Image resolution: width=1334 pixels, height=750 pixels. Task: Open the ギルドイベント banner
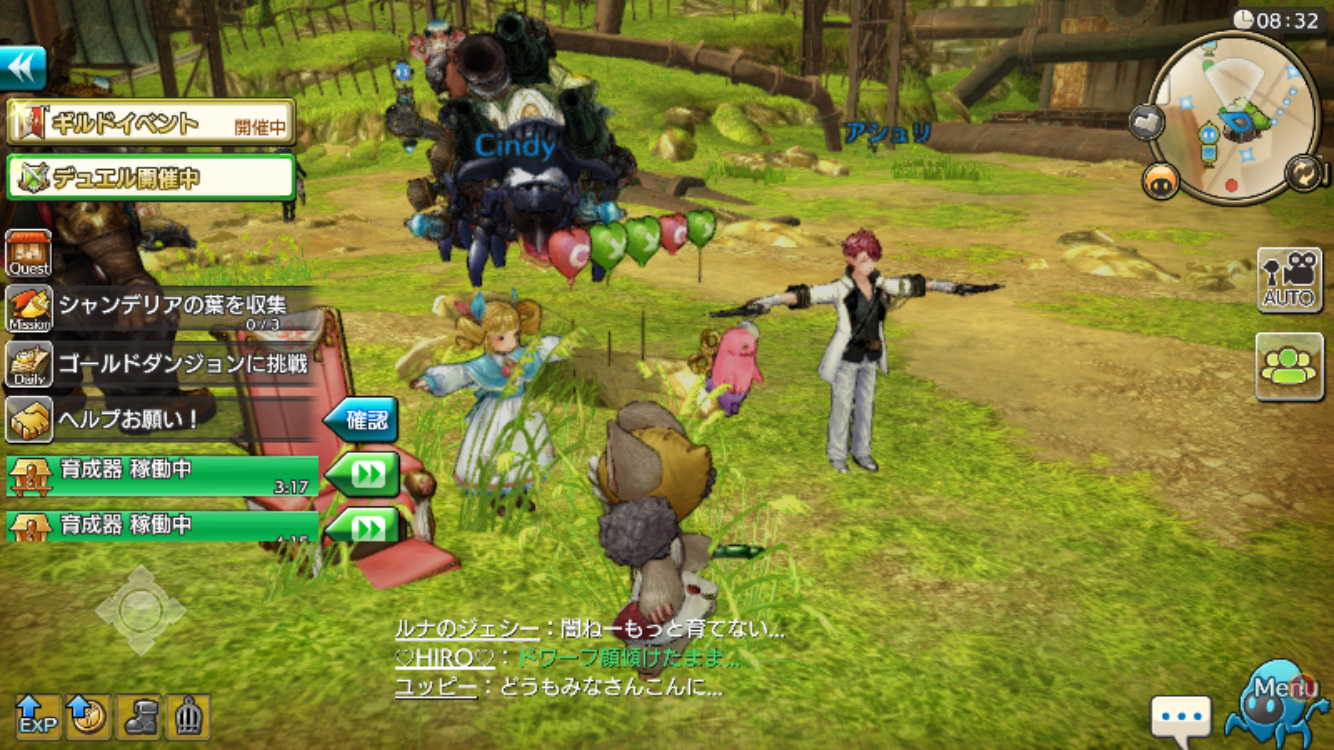[x=151, y=123]
